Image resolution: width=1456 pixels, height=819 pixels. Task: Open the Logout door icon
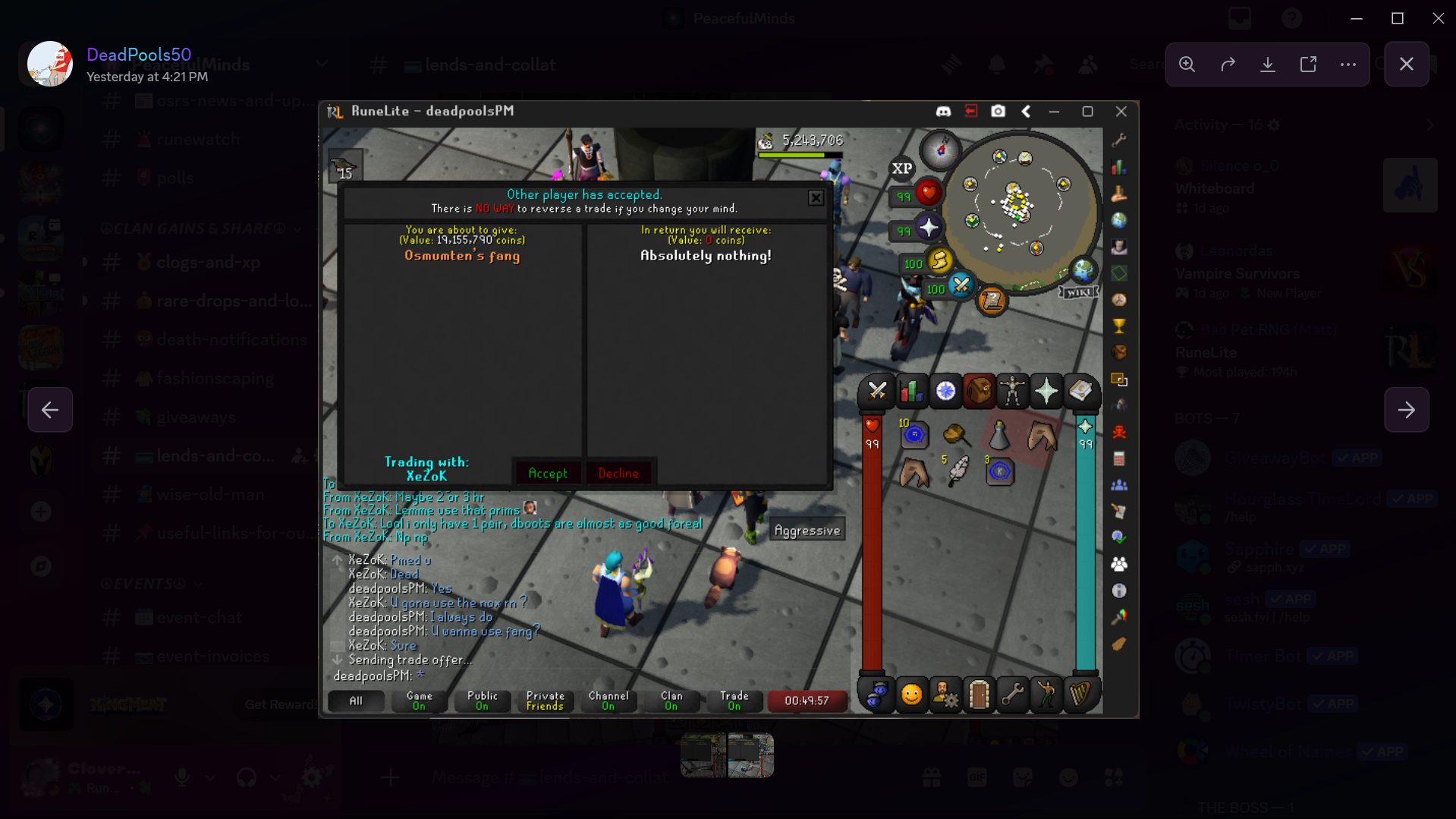pos(979,695)
